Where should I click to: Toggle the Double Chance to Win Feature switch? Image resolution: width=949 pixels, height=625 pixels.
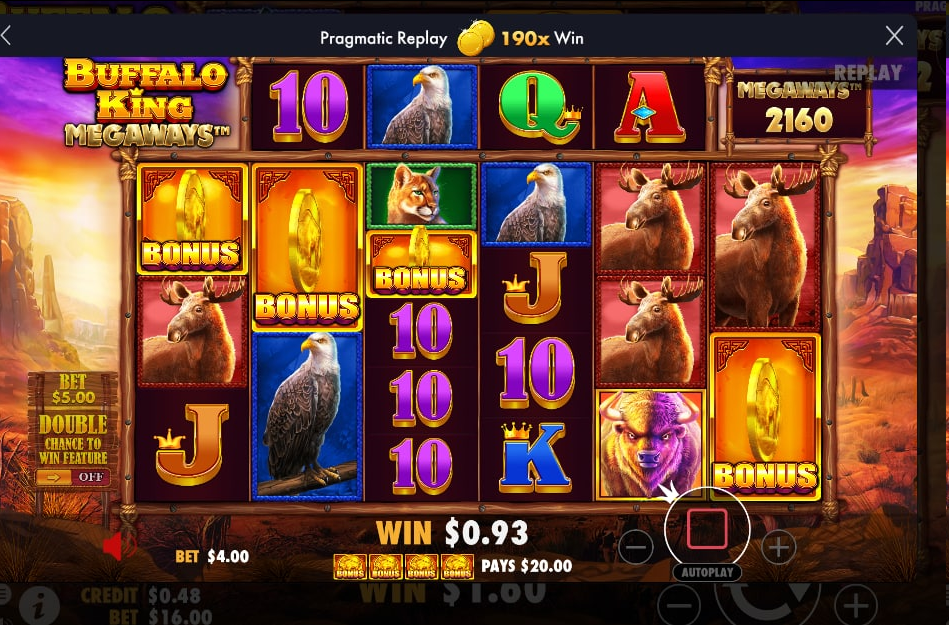point(73,477)
